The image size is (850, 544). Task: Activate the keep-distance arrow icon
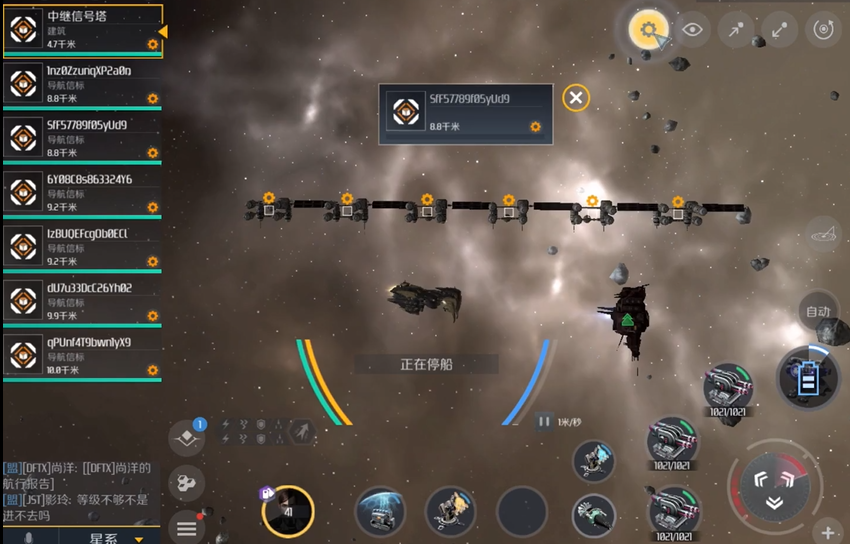click(779, 30)
